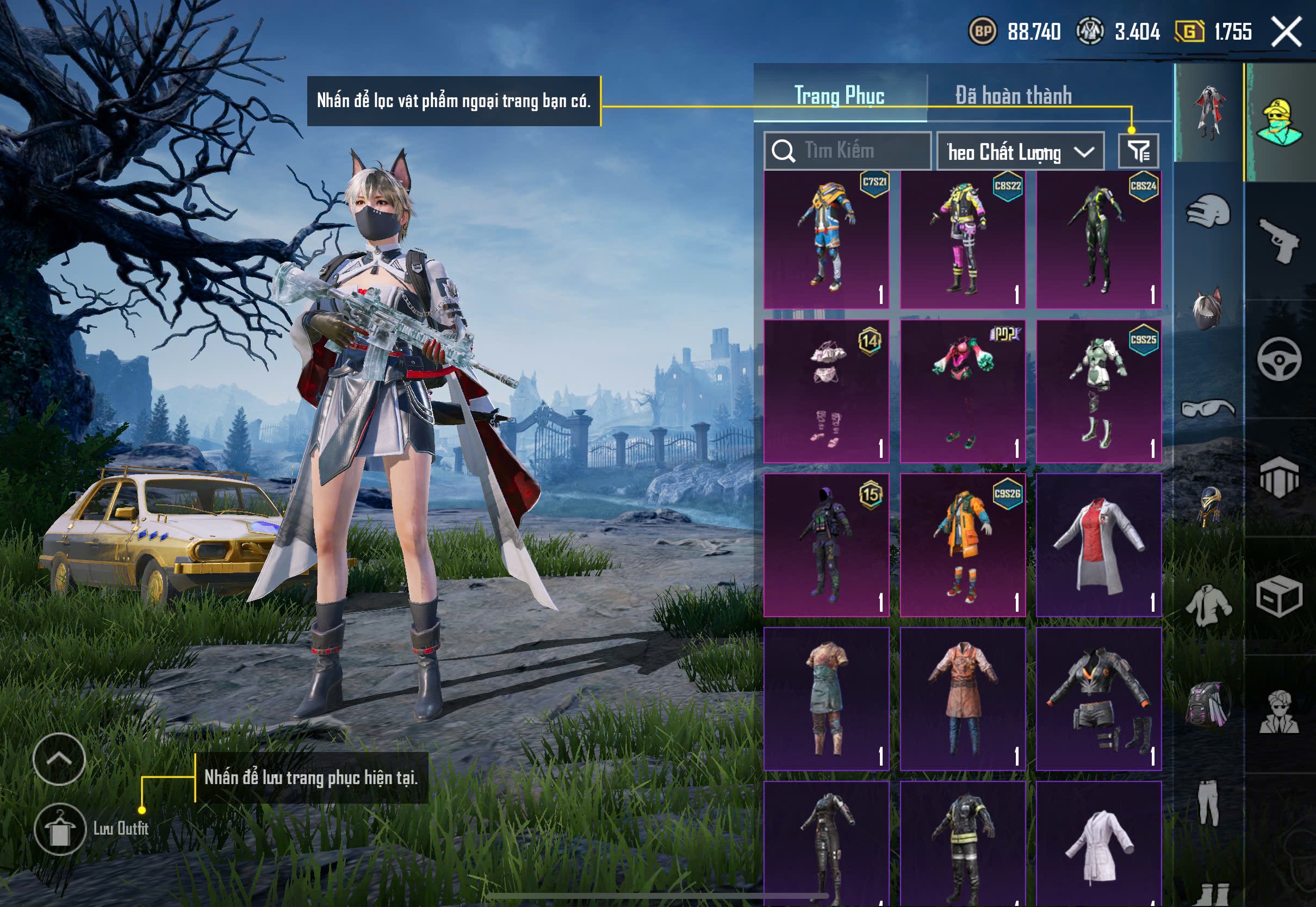Click the Tìm Kiếm search field

coord(847,151)
